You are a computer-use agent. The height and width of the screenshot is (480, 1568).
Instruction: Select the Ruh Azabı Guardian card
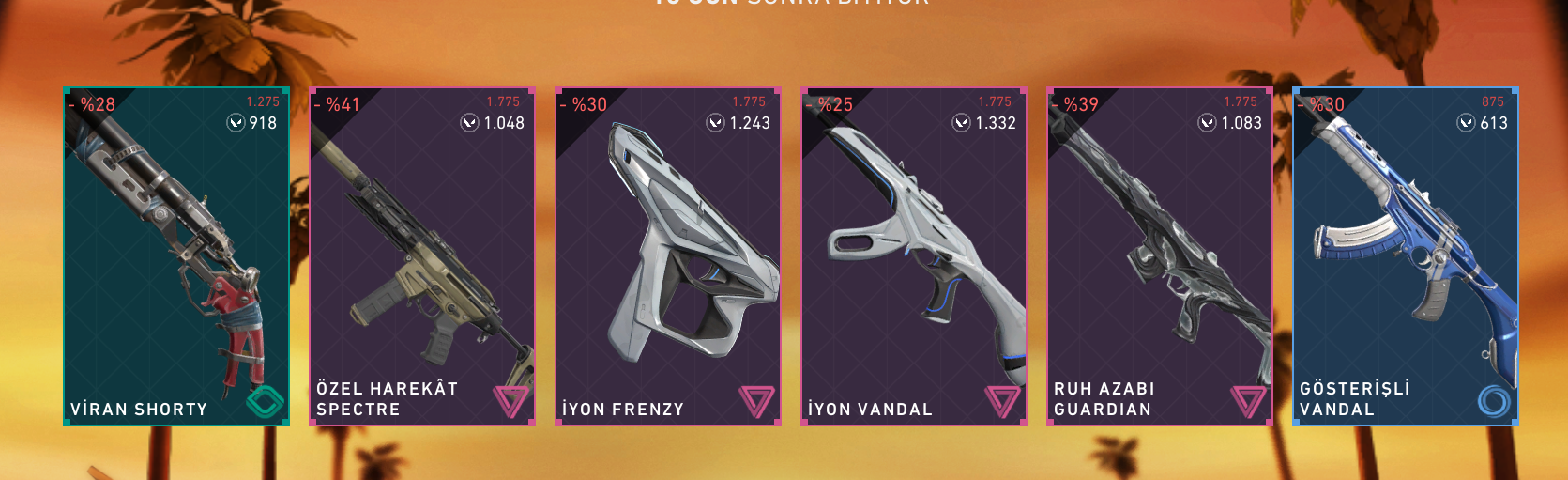click(1160, 256)
